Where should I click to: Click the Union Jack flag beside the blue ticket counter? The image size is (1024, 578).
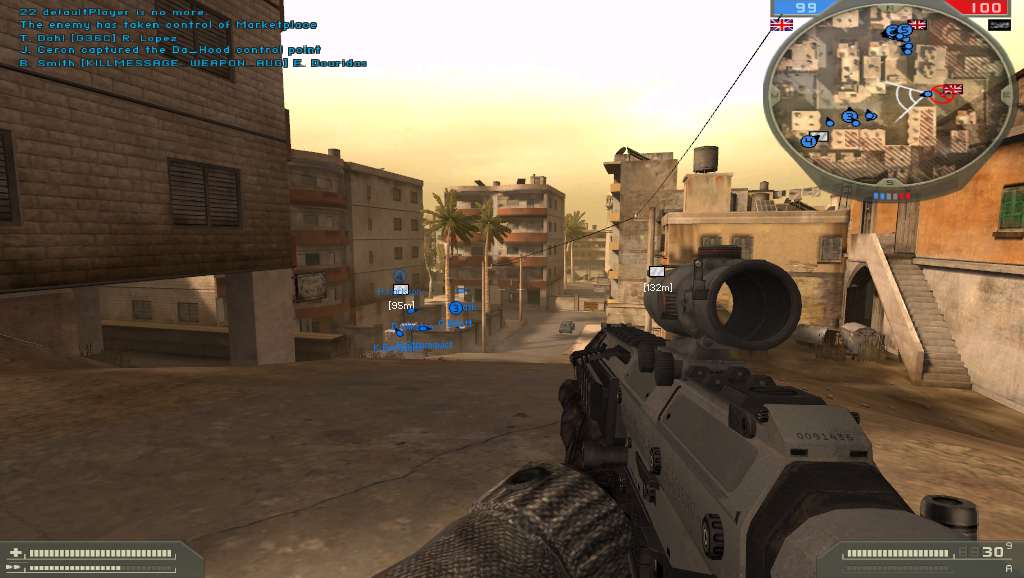click(781, 24)
